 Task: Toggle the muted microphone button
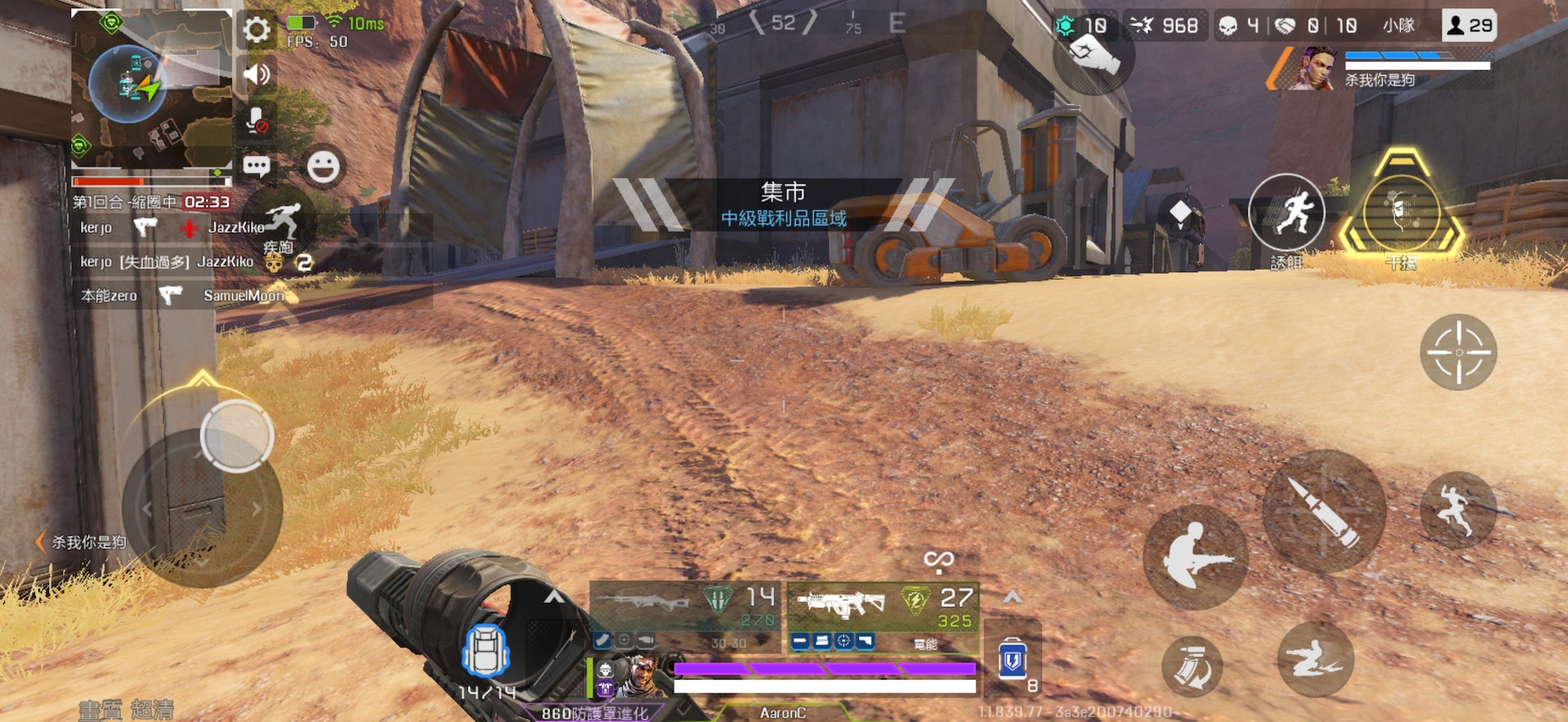coord(256,121)
